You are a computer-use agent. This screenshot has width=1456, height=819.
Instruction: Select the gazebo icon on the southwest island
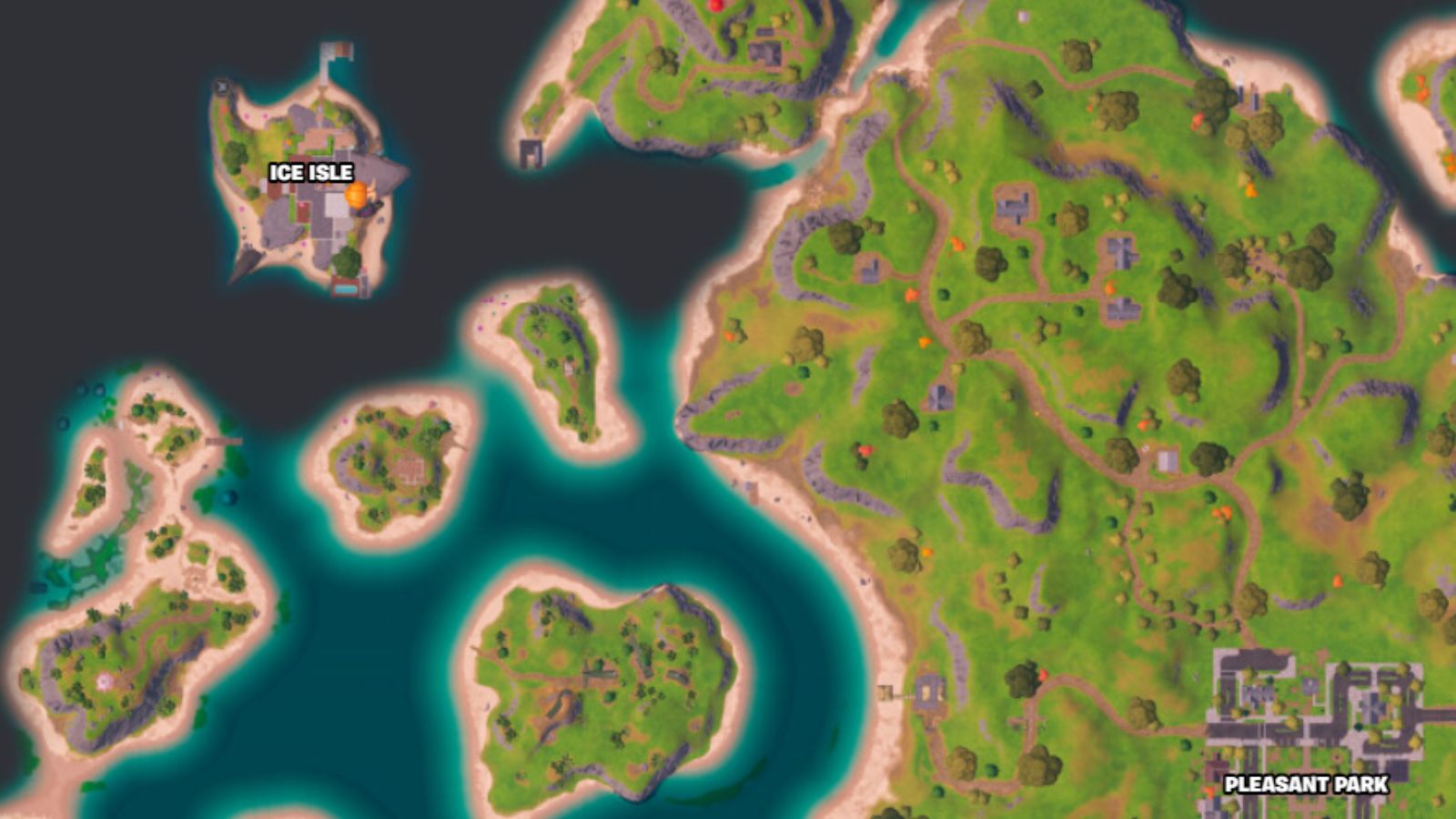tap(103, 682)
